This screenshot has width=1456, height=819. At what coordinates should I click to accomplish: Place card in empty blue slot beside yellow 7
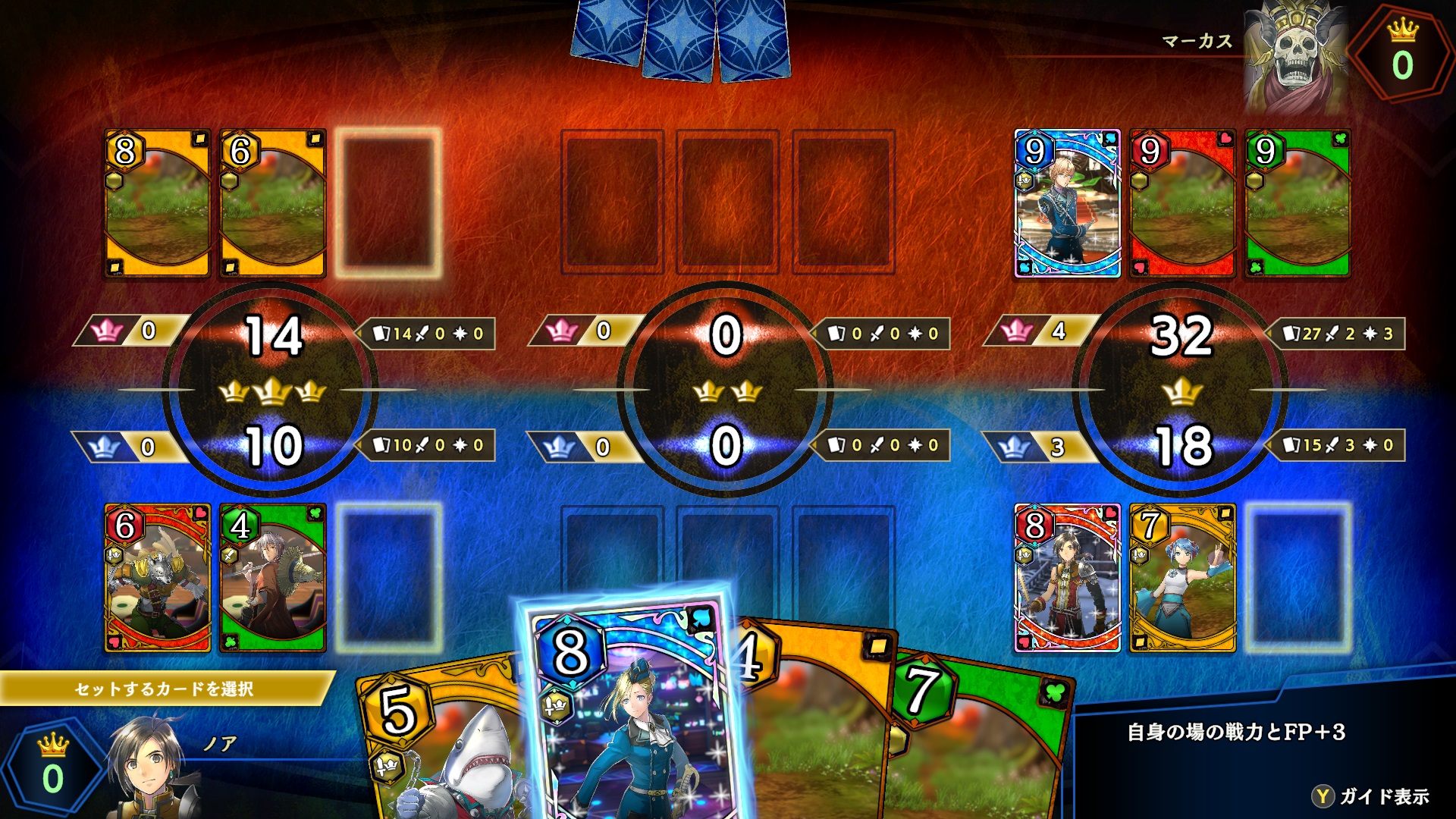(x=1298, y=578)
